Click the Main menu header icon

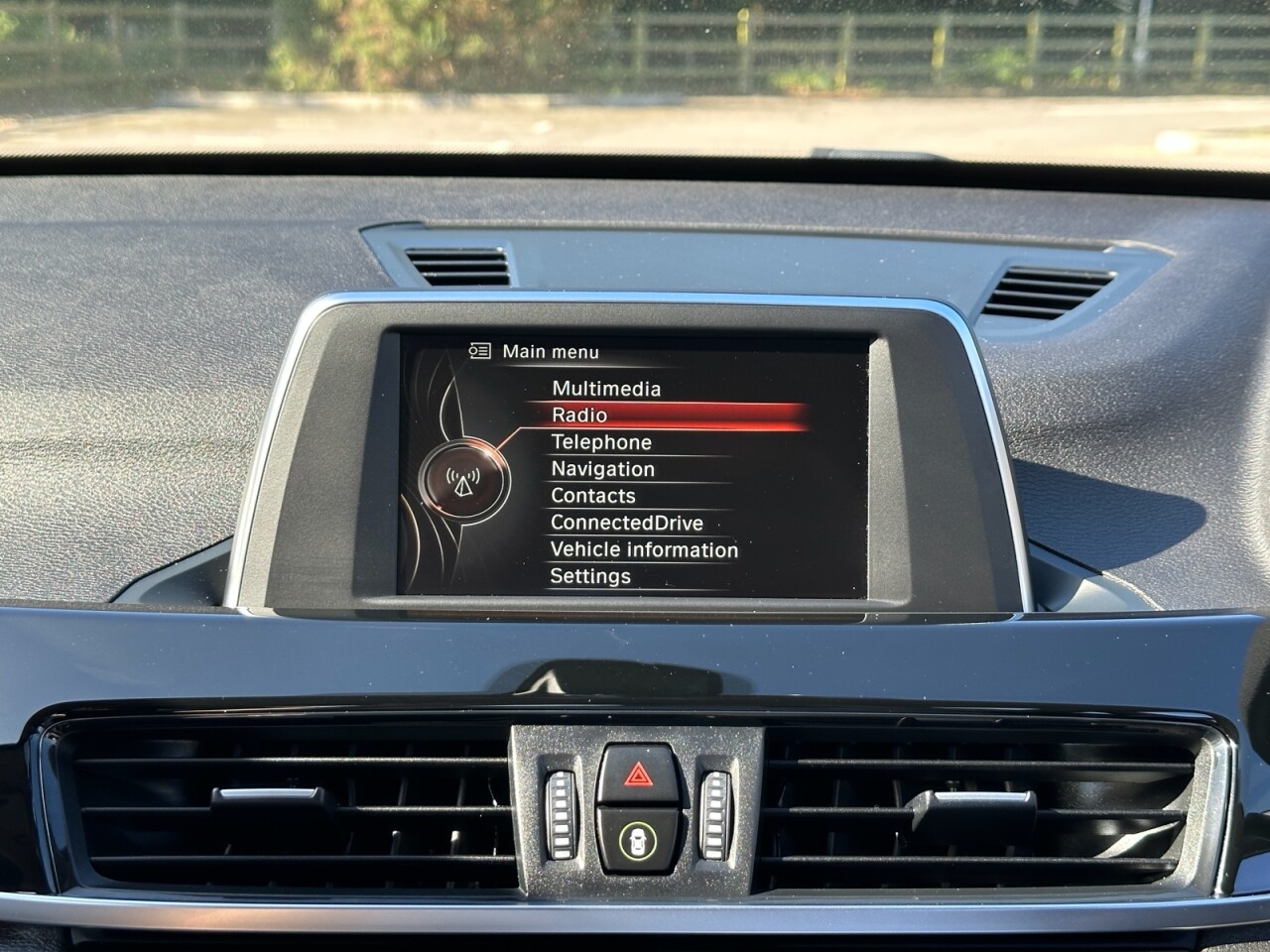point(480,351)
